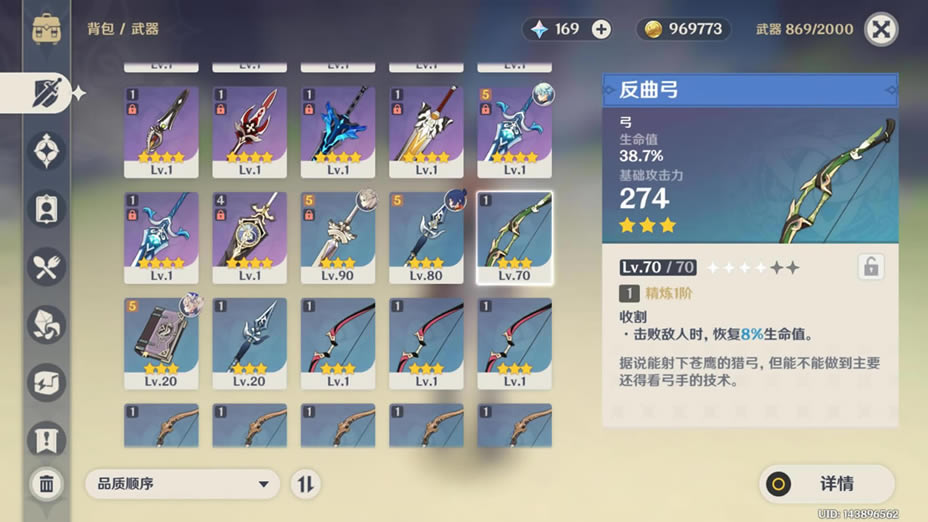Toggle the sort order arrows button
This screenshot has height=522, width=928.
click(305, 484)
